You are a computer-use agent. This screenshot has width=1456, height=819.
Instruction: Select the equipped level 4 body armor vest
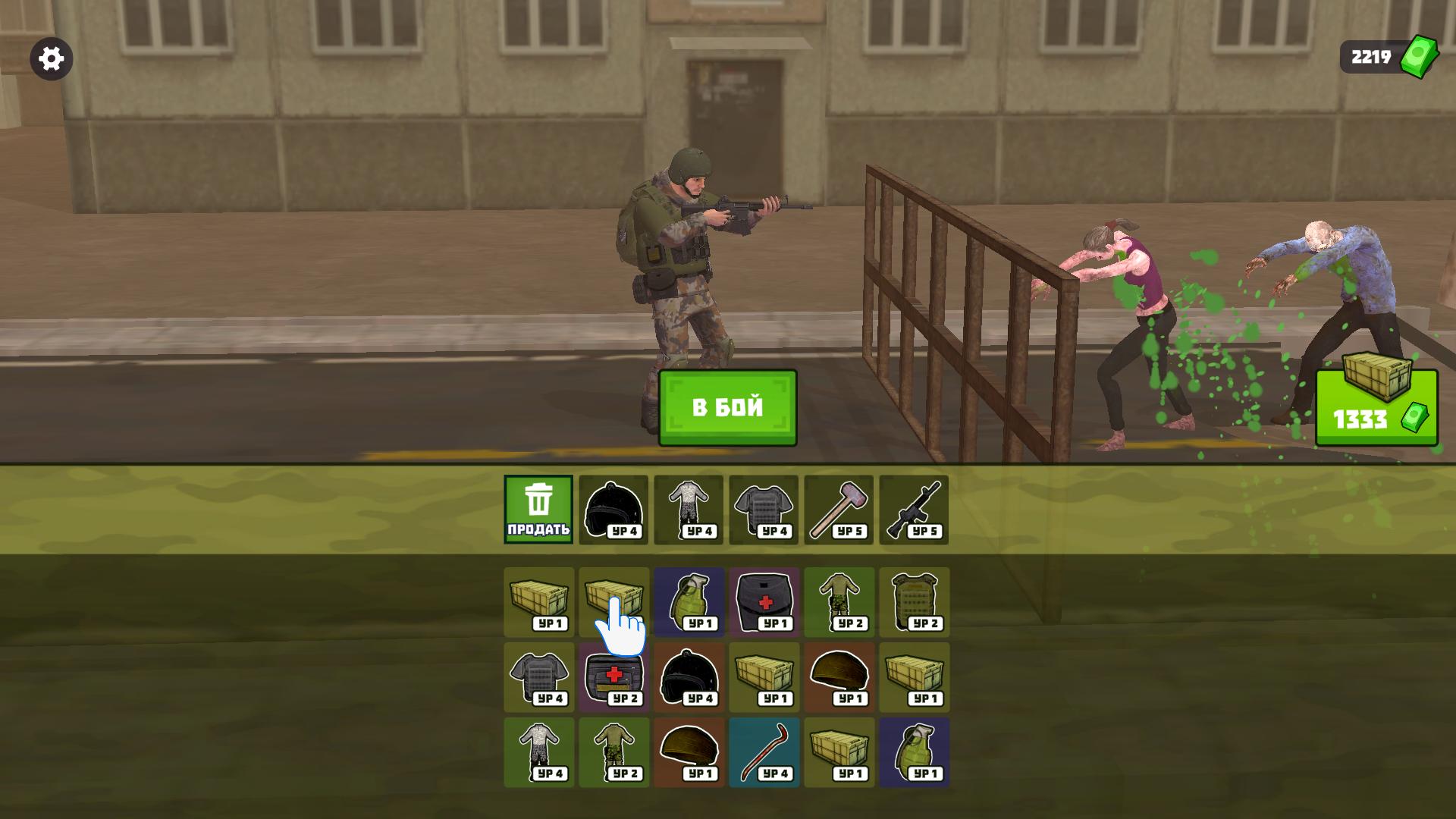[x=763, y=508]
